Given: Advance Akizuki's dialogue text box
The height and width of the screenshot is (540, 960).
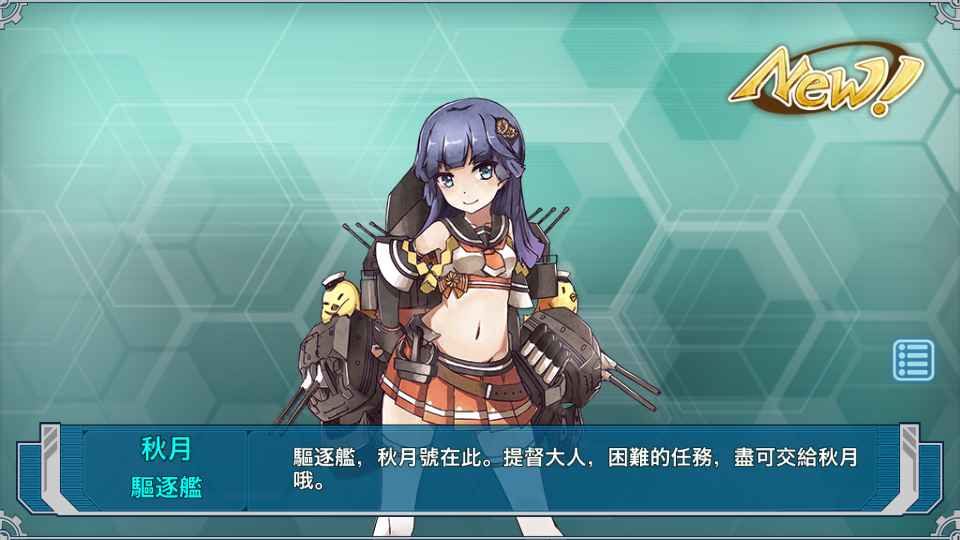Looking at the screenshot, I should point(575,470).
